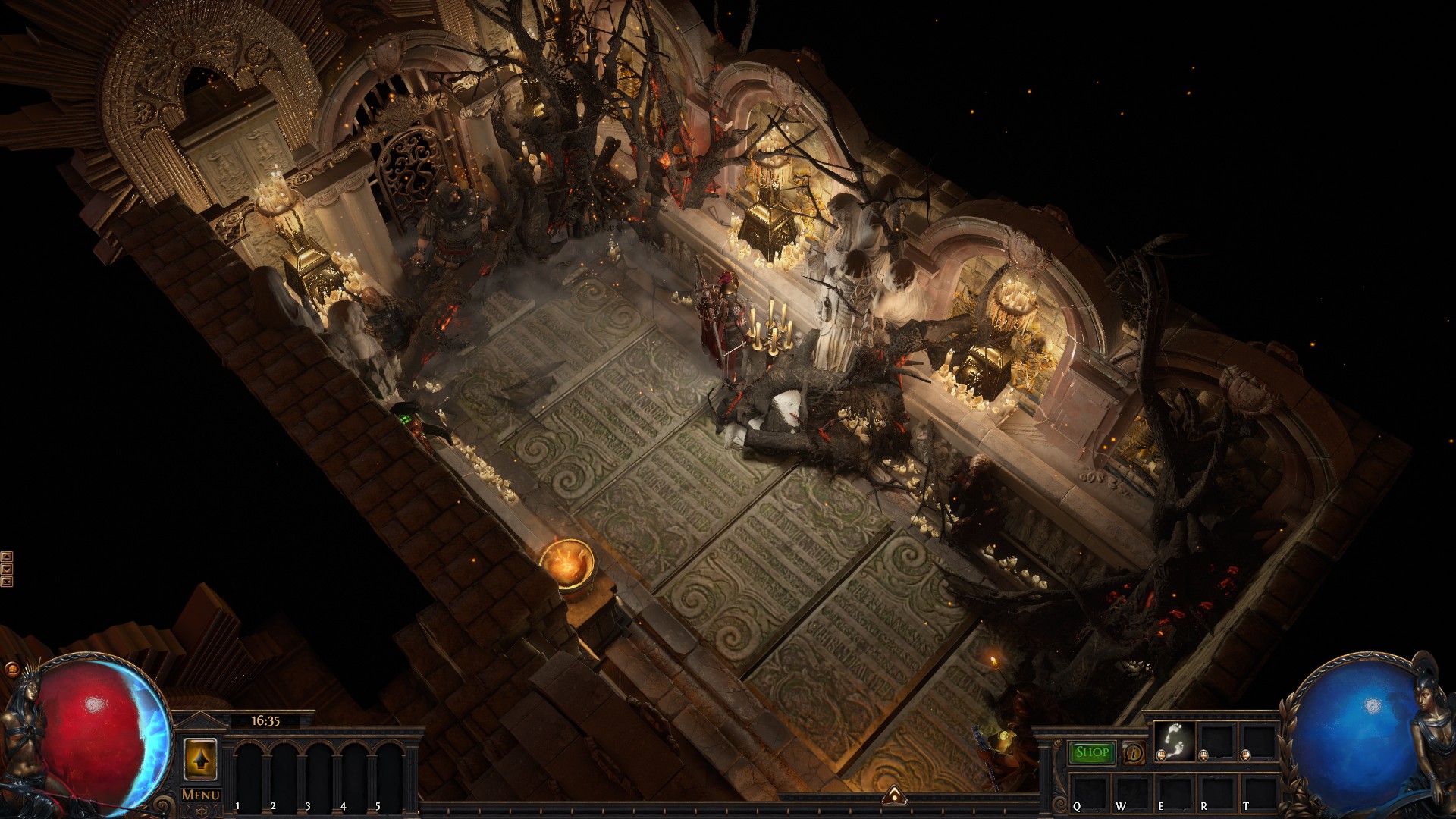Screen dimensions: 1456x819
Task: Select the footprints move skill slot
Action: pyautogui.click(x=1174, y=739)
